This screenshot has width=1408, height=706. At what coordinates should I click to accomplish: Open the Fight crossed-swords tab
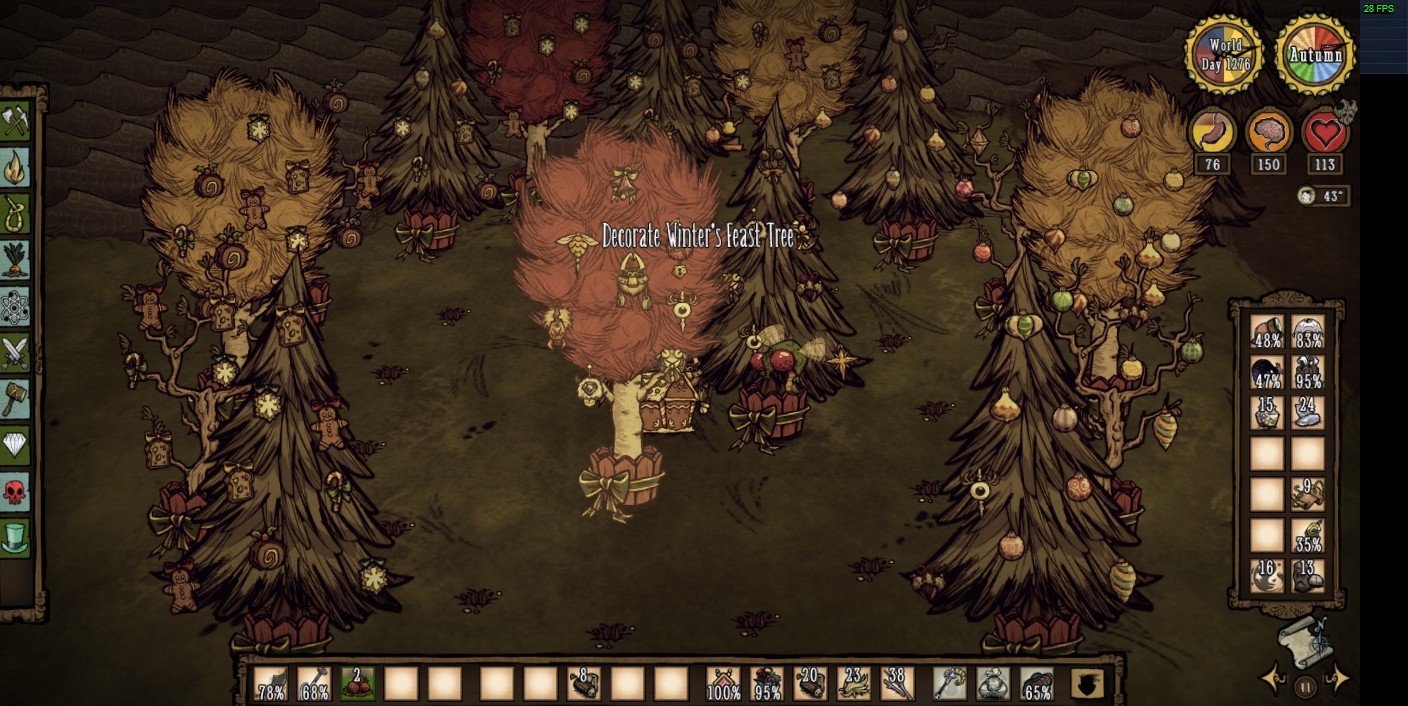tap(16, 353)
